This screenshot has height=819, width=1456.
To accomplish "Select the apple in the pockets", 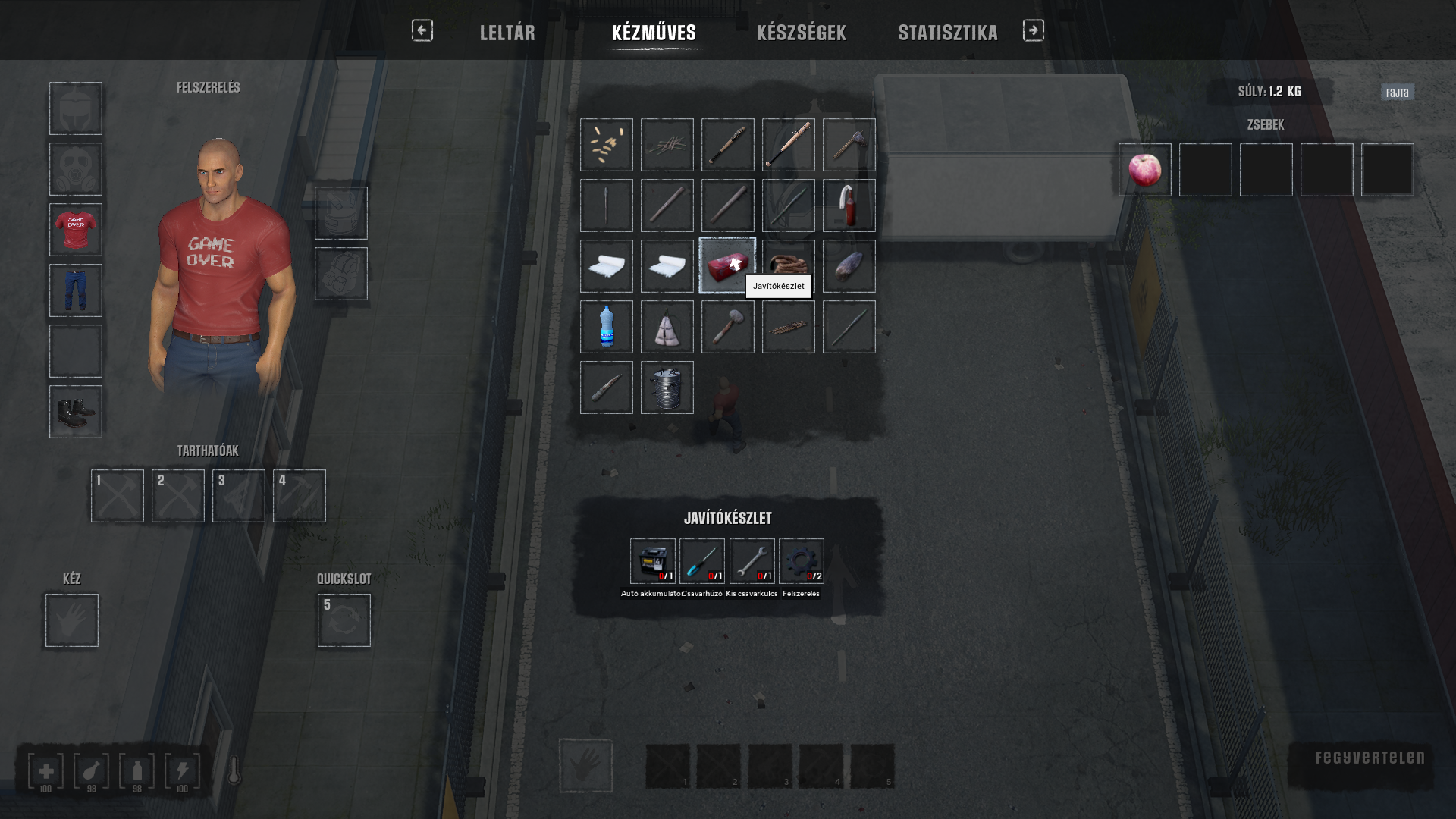I will [1144, 170].
